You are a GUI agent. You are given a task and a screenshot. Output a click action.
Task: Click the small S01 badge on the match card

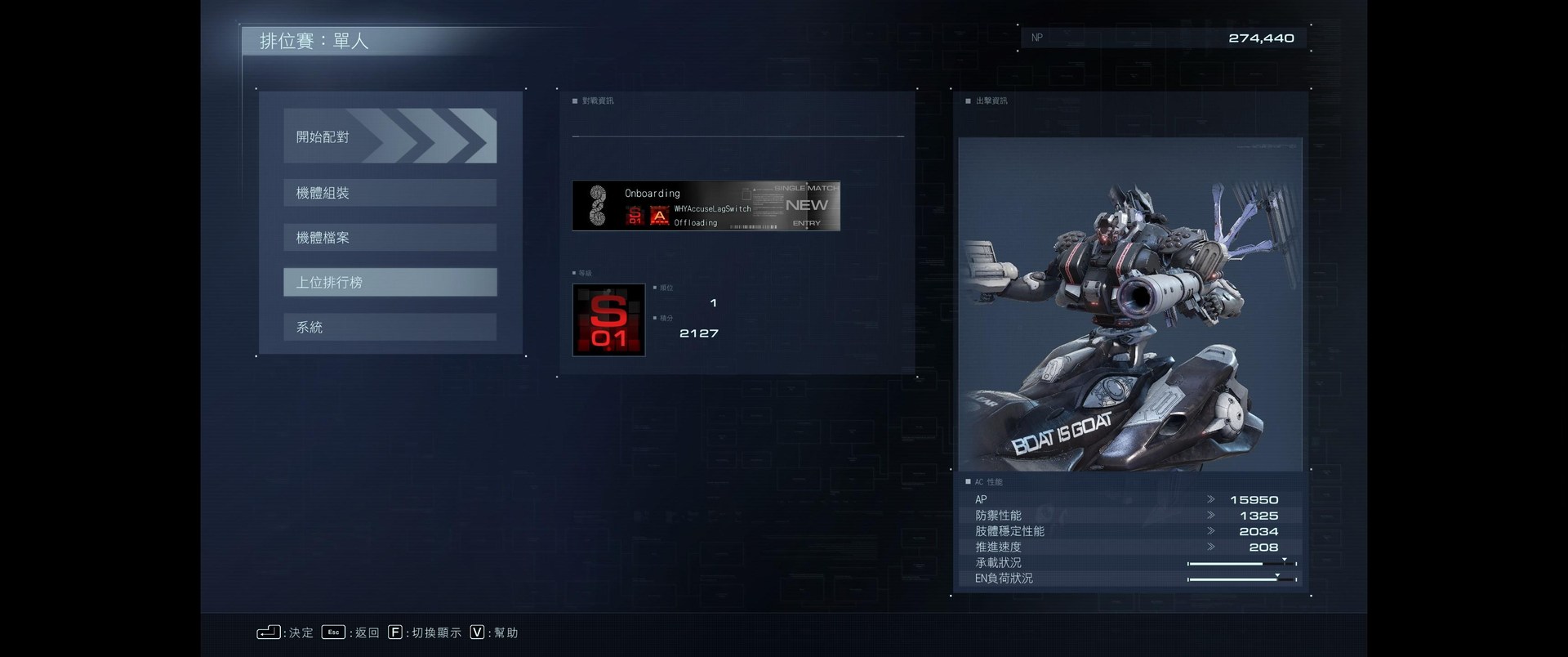(x=634, y=215)
